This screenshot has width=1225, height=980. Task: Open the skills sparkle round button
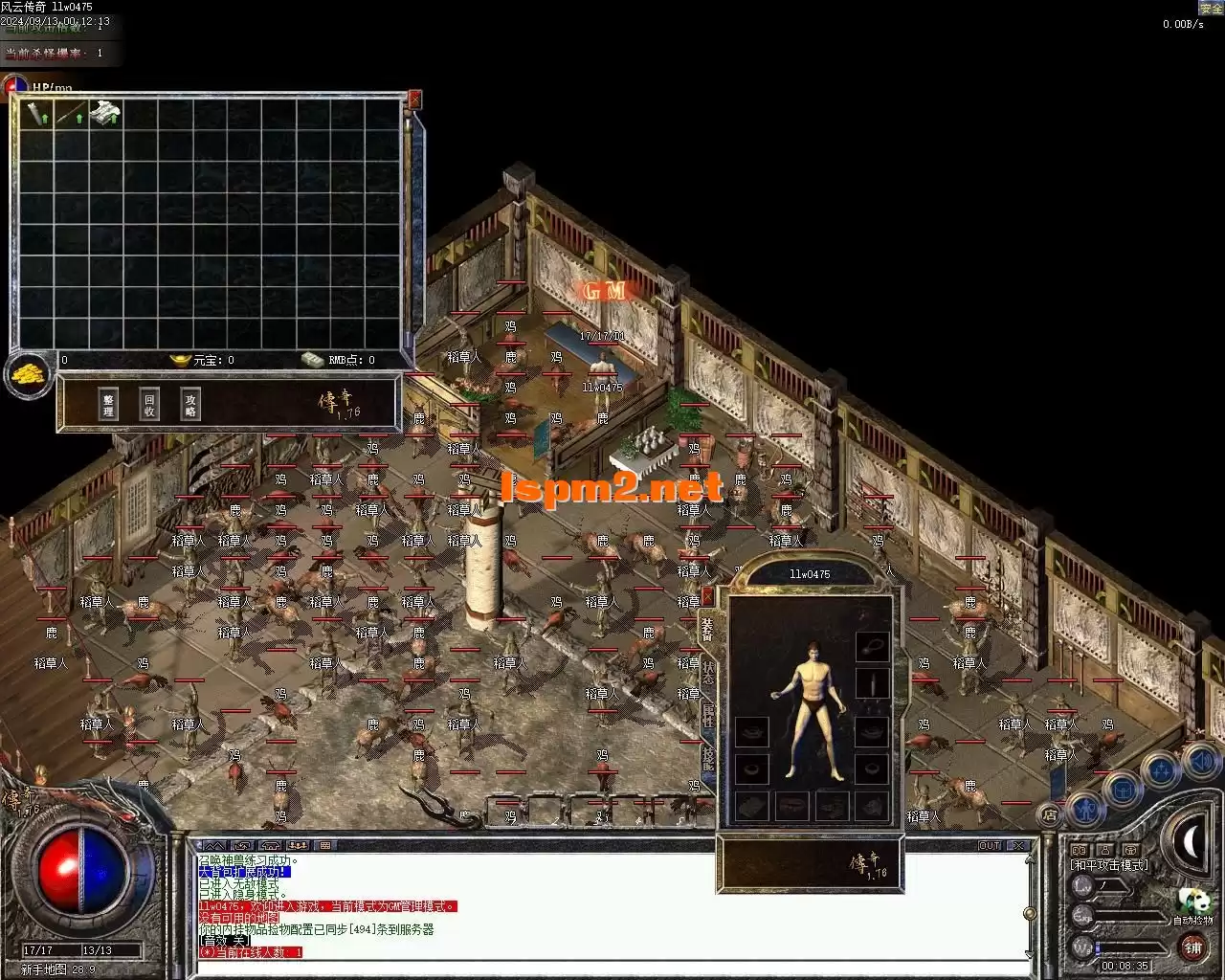click(1161, 770)
